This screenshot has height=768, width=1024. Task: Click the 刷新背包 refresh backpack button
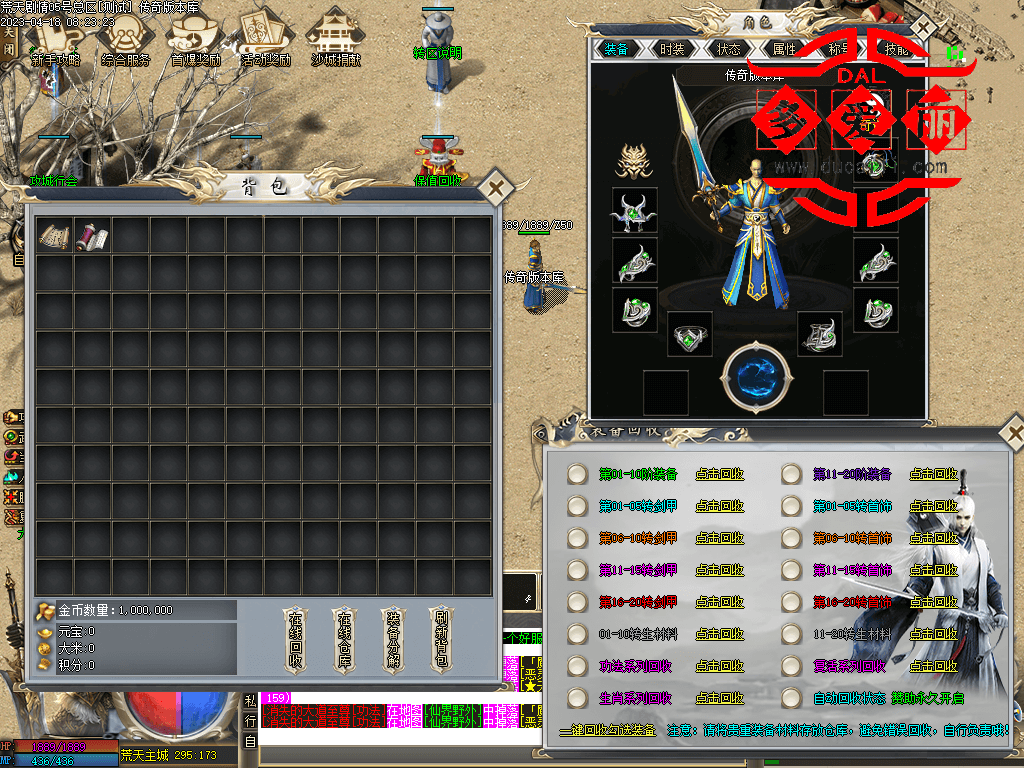[440, 638]
